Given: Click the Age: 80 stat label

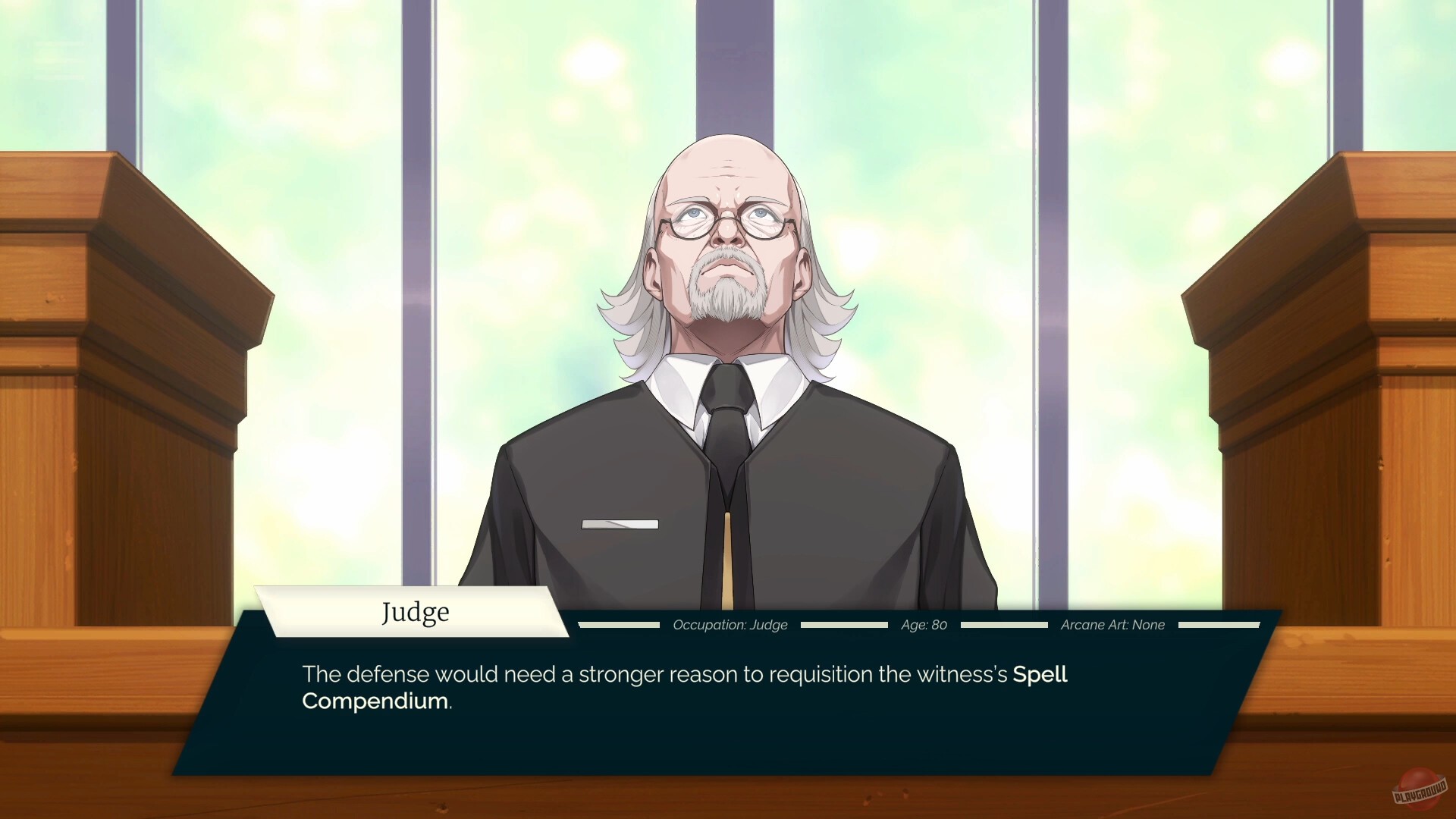Looking at the screenshot, I should 923,625.
